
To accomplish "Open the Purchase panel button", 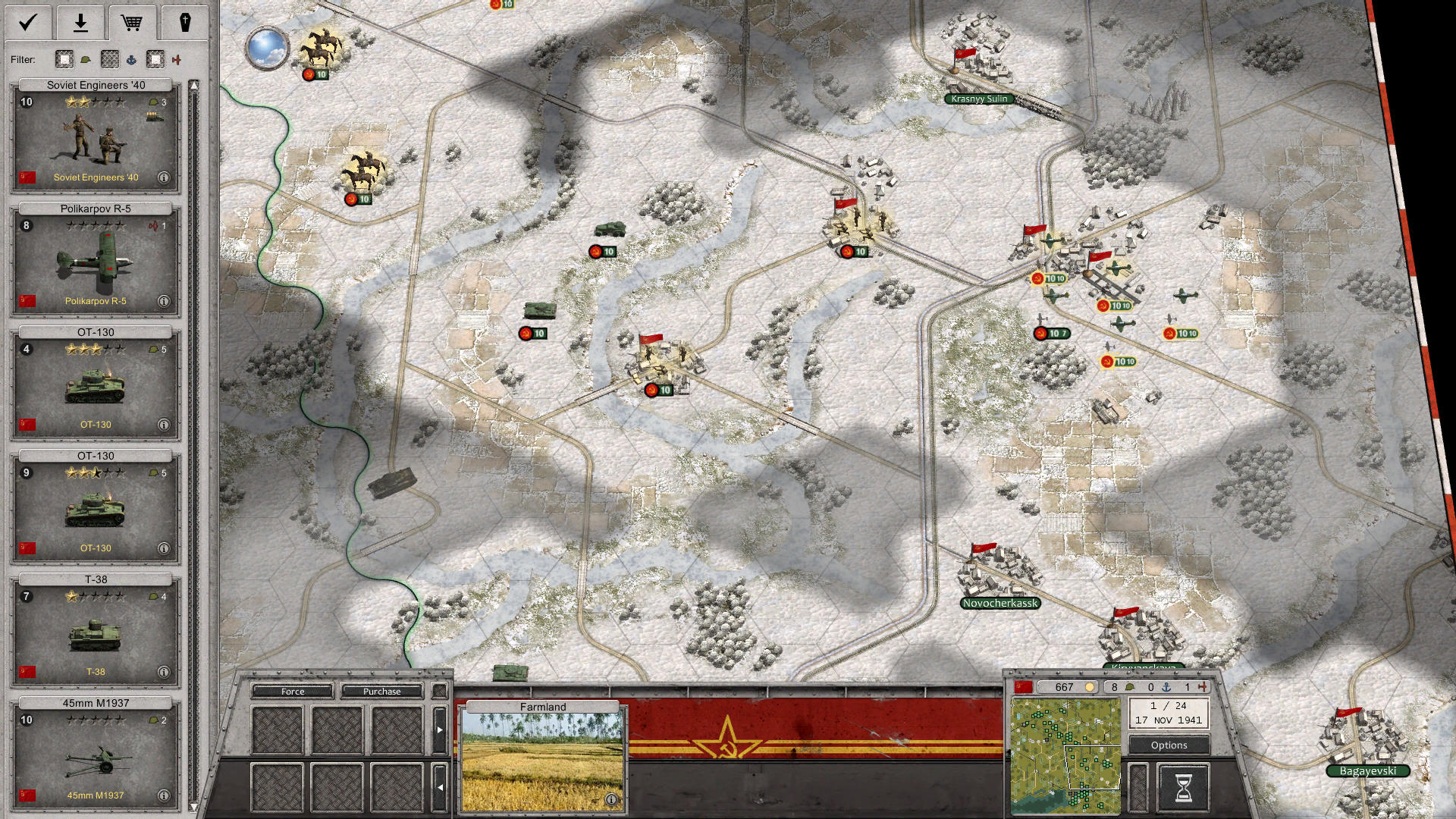I will [381, 691].
